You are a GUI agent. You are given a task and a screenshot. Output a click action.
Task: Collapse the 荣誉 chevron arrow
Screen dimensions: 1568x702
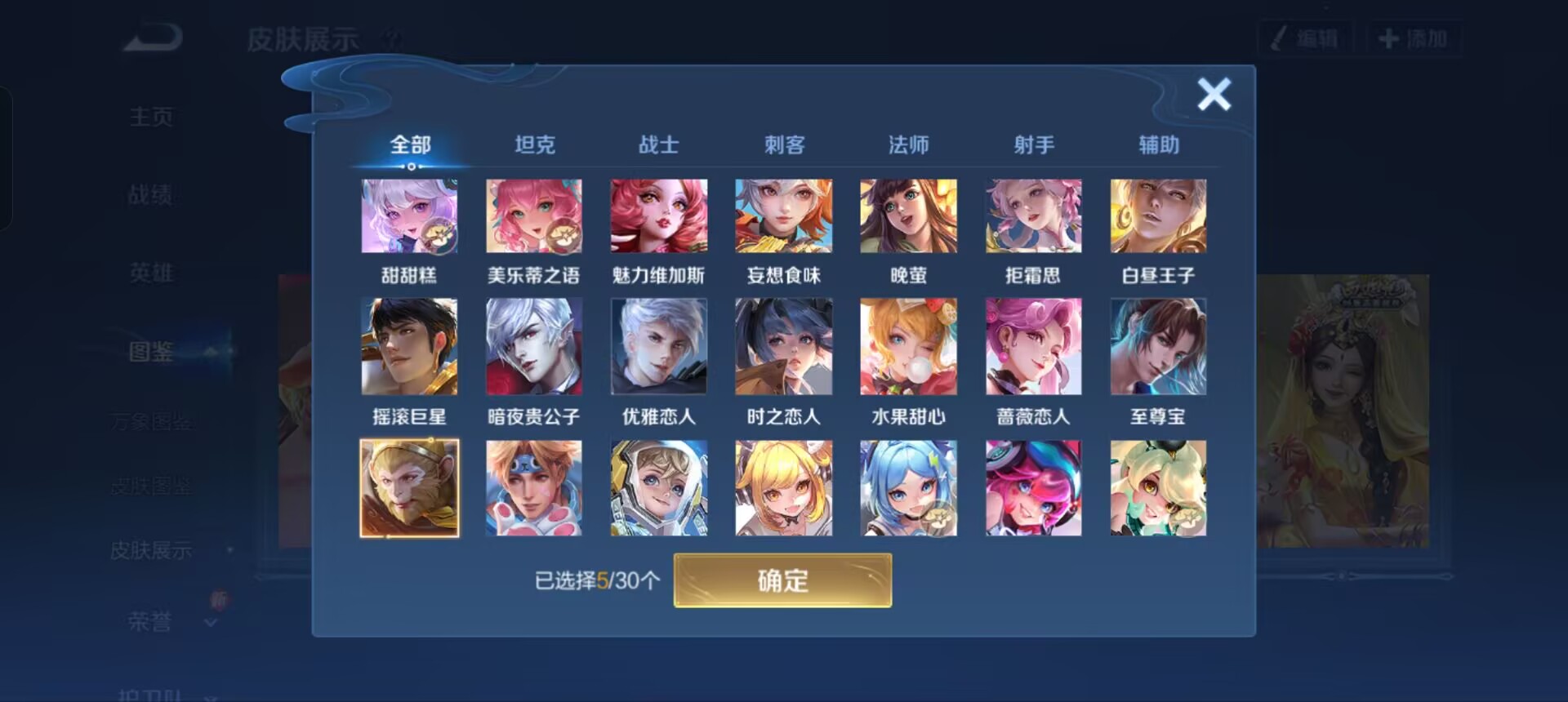(x=211, y=624)
